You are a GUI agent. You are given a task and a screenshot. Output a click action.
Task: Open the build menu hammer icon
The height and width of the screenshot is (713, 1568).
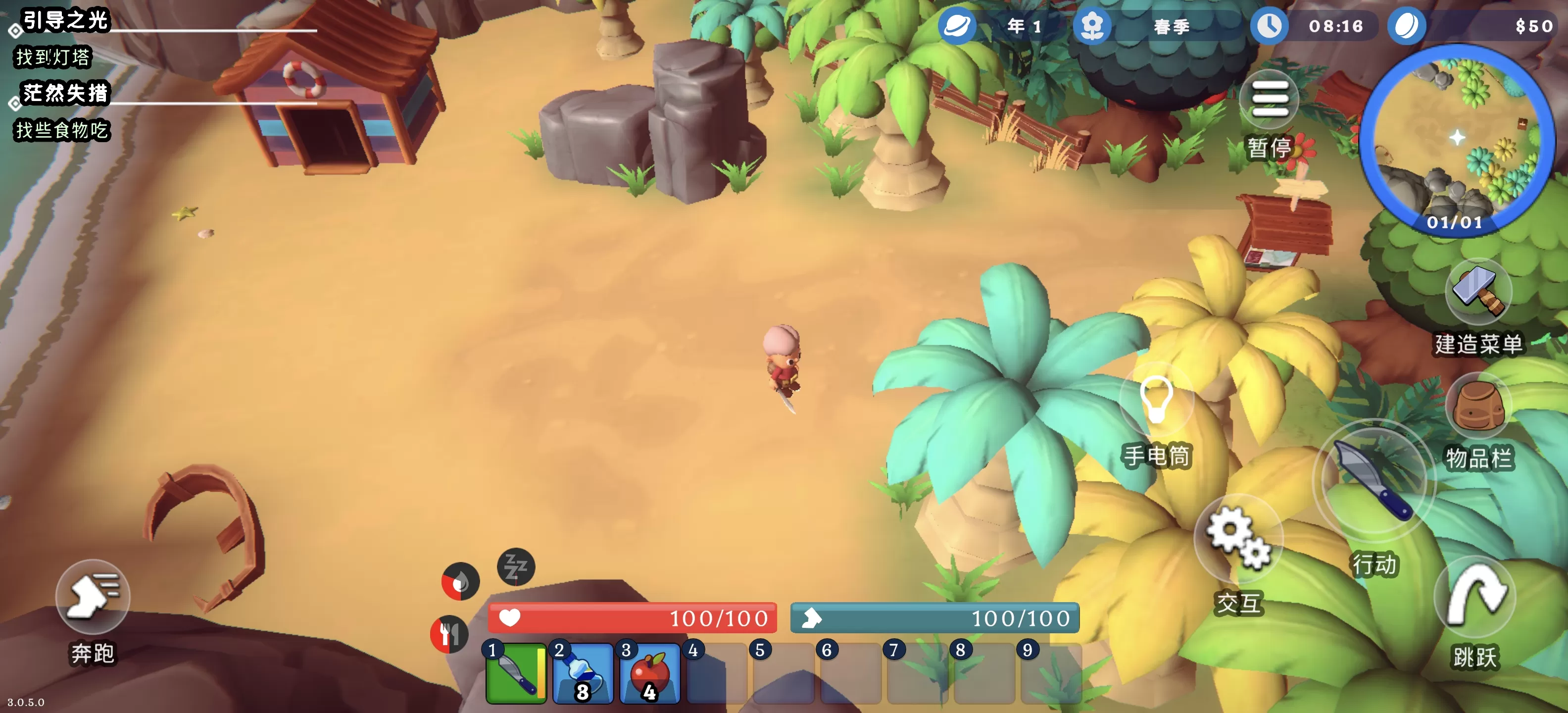(1478, 291)
